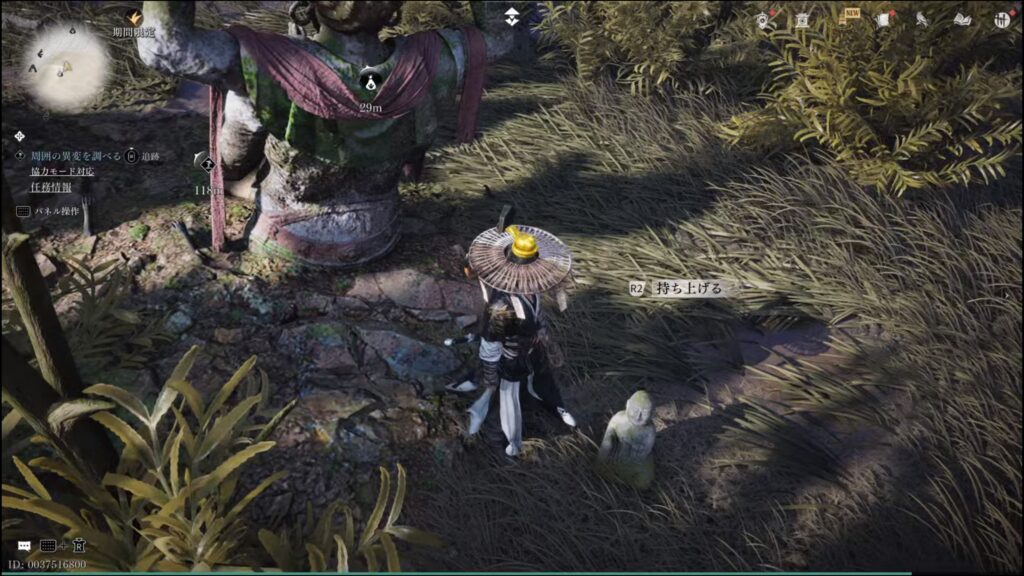Open the lantern-shaped icon in the top bar

coord(802,19)
